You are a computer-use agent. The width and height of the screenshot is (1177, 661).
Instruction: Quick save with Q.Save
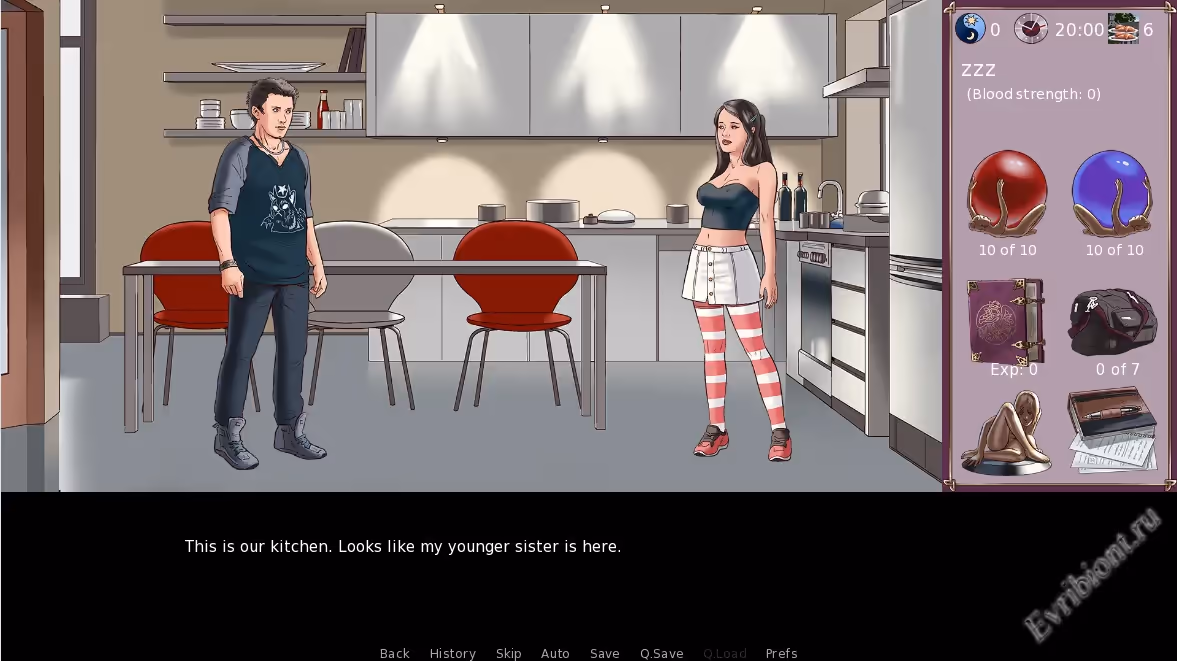(x=661, y=653)
